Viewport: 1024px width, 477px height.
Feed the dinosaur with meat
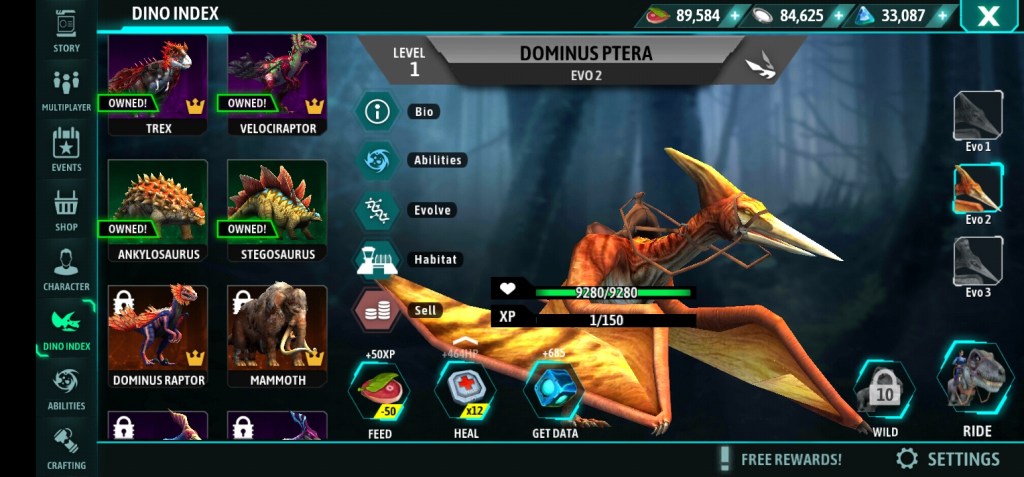point(379,393)
